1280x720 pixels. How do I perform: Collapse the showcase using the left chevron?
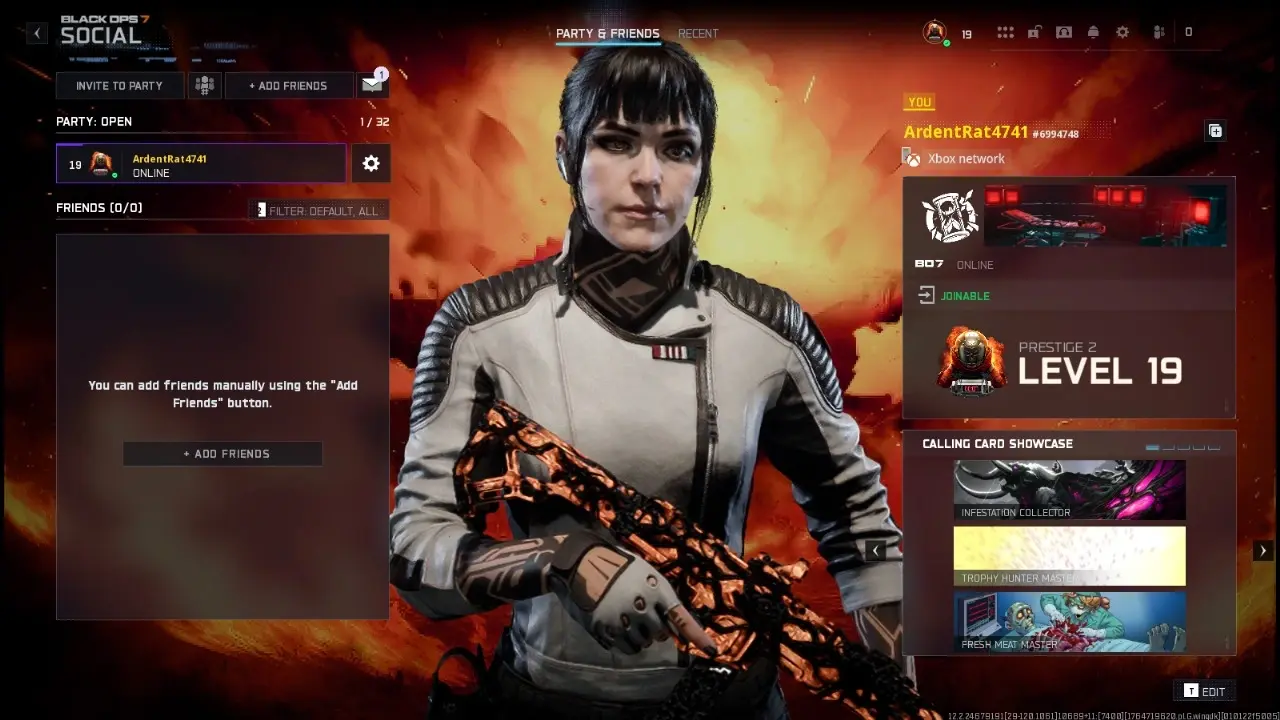click(x=876, y=550)
